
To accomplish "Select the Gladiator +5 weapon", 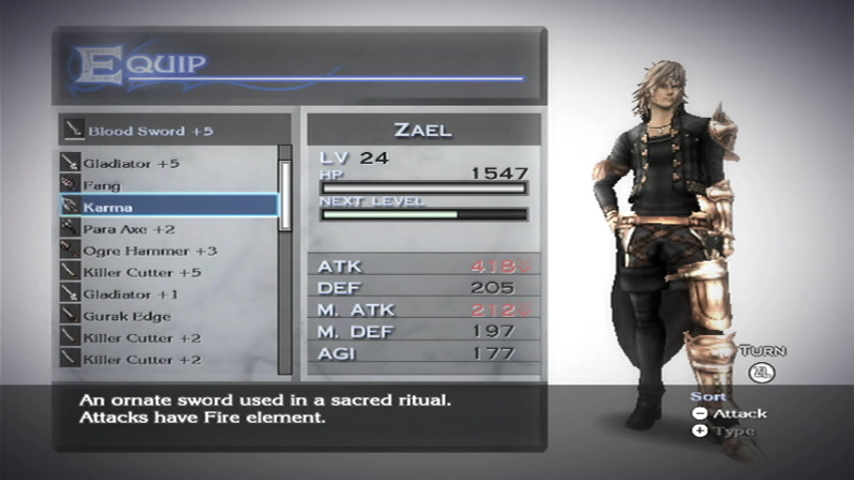I will pos(131,163).
